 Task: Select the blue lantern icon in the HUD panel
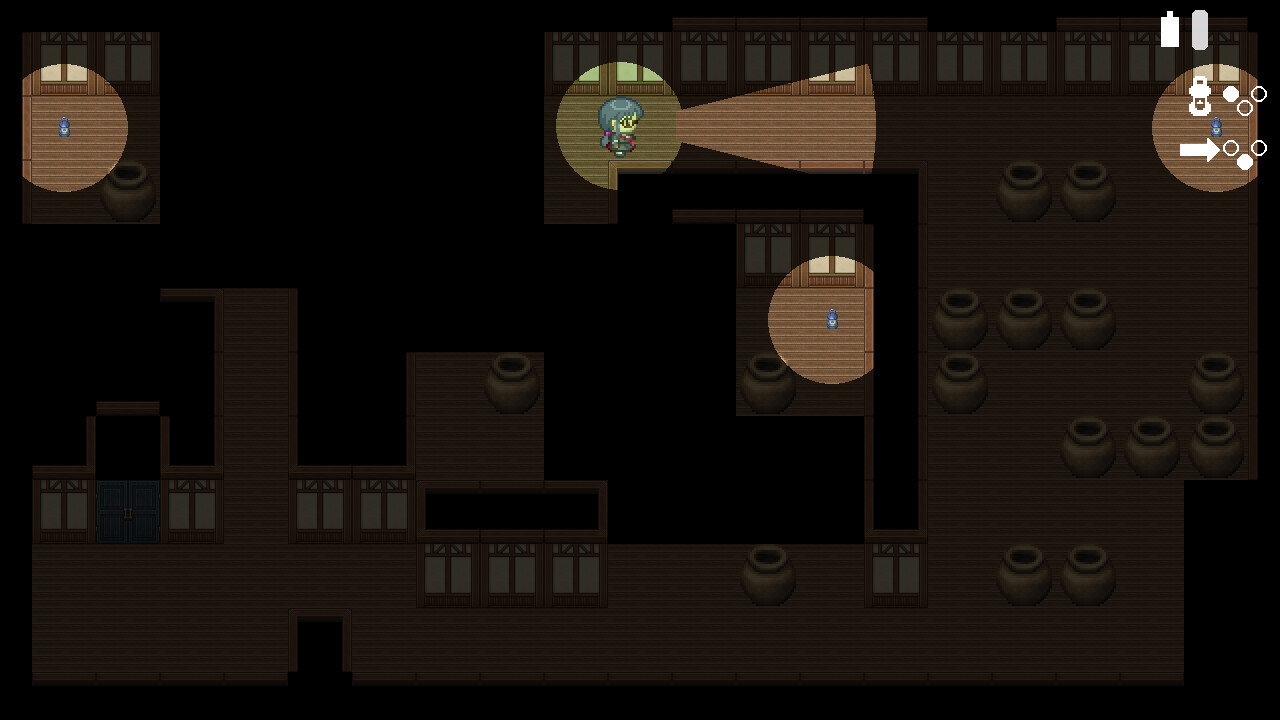tap(1216, 128)
